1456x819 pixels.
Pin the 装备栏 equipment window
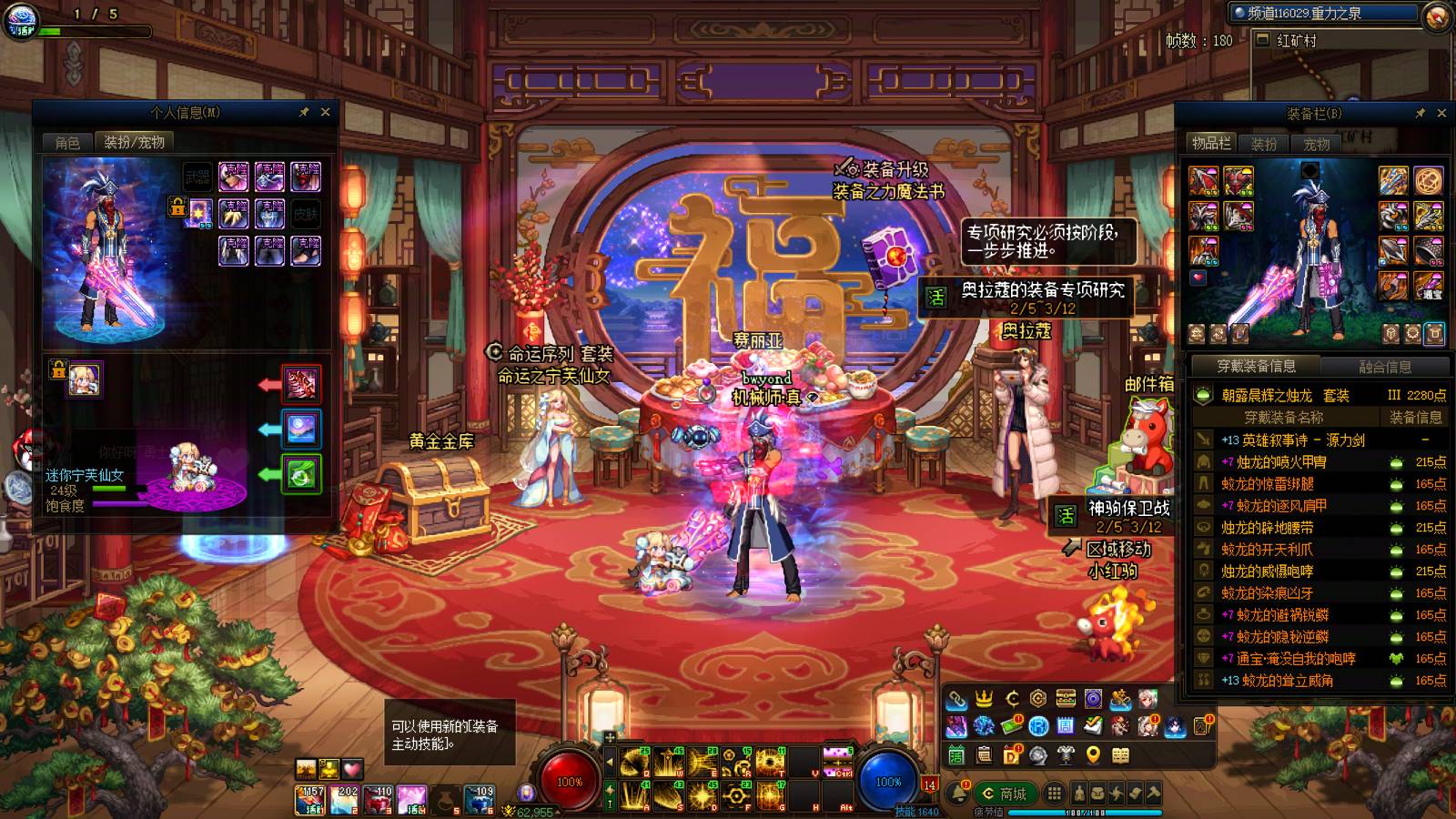(x=1421, y=113)
